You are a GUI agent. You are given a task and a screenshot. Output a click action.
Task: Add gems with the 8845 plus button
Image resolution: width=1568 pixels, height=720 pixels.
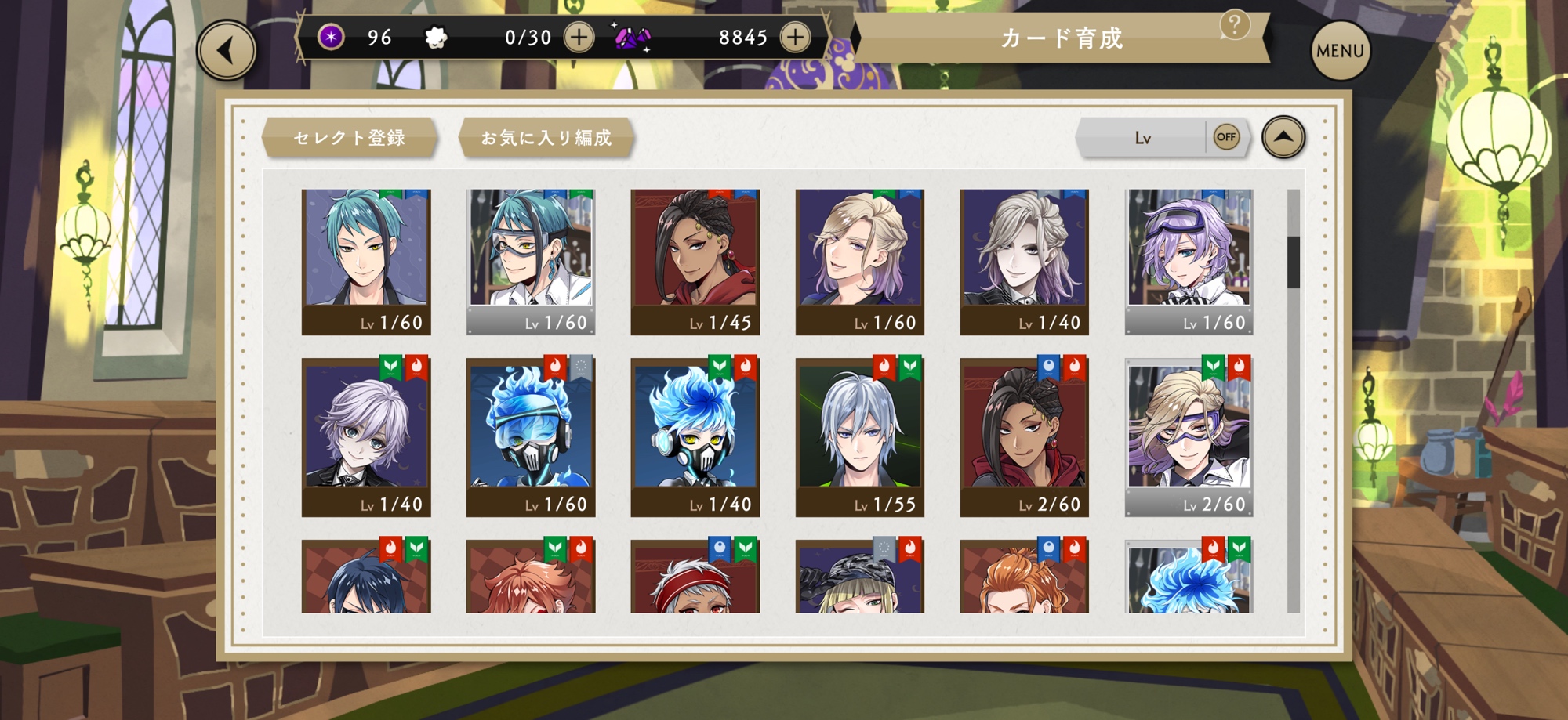point(795,37)
